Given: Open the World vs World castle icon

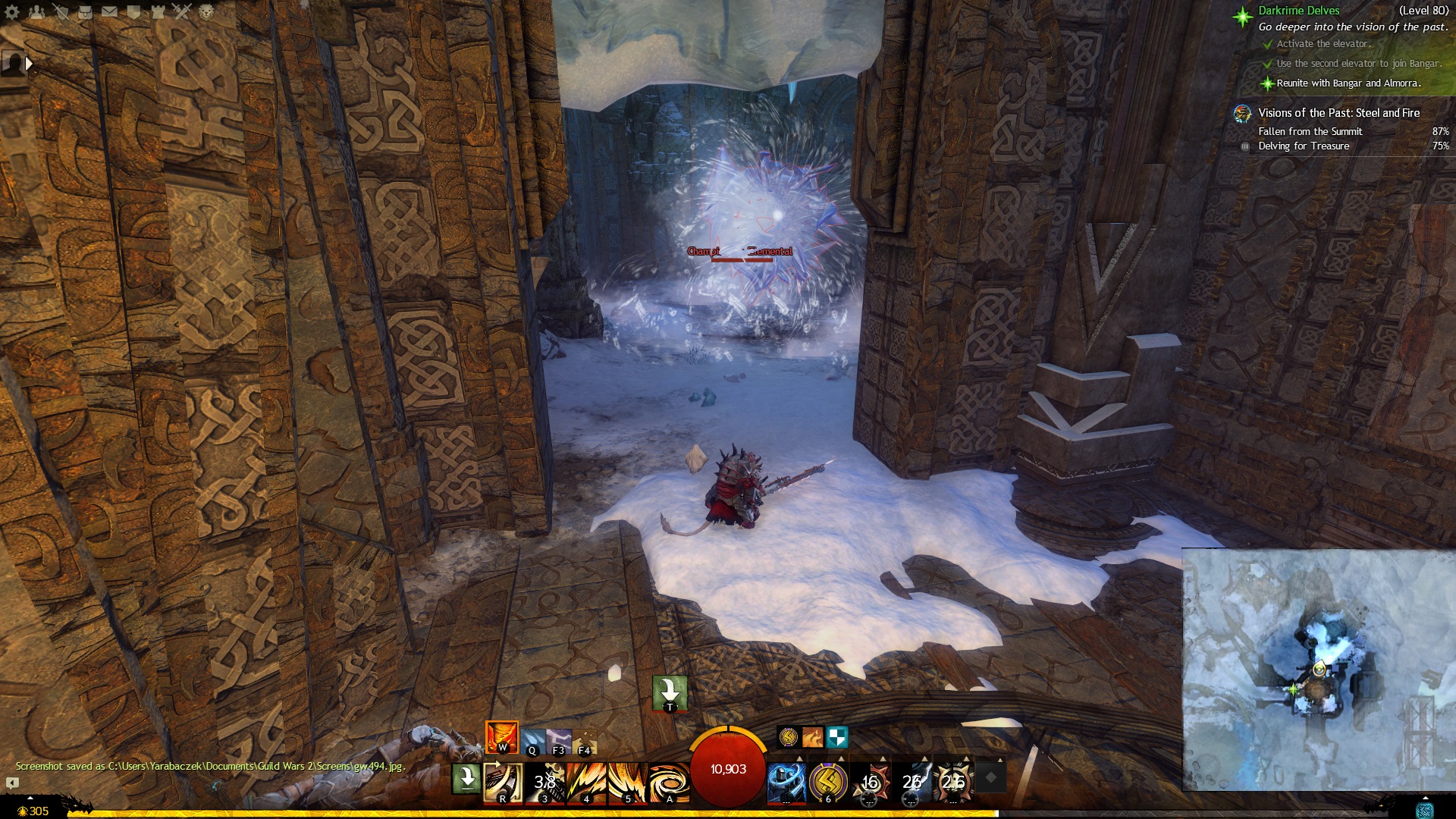Looking at the screenshot, I should (x=158, y=11).
